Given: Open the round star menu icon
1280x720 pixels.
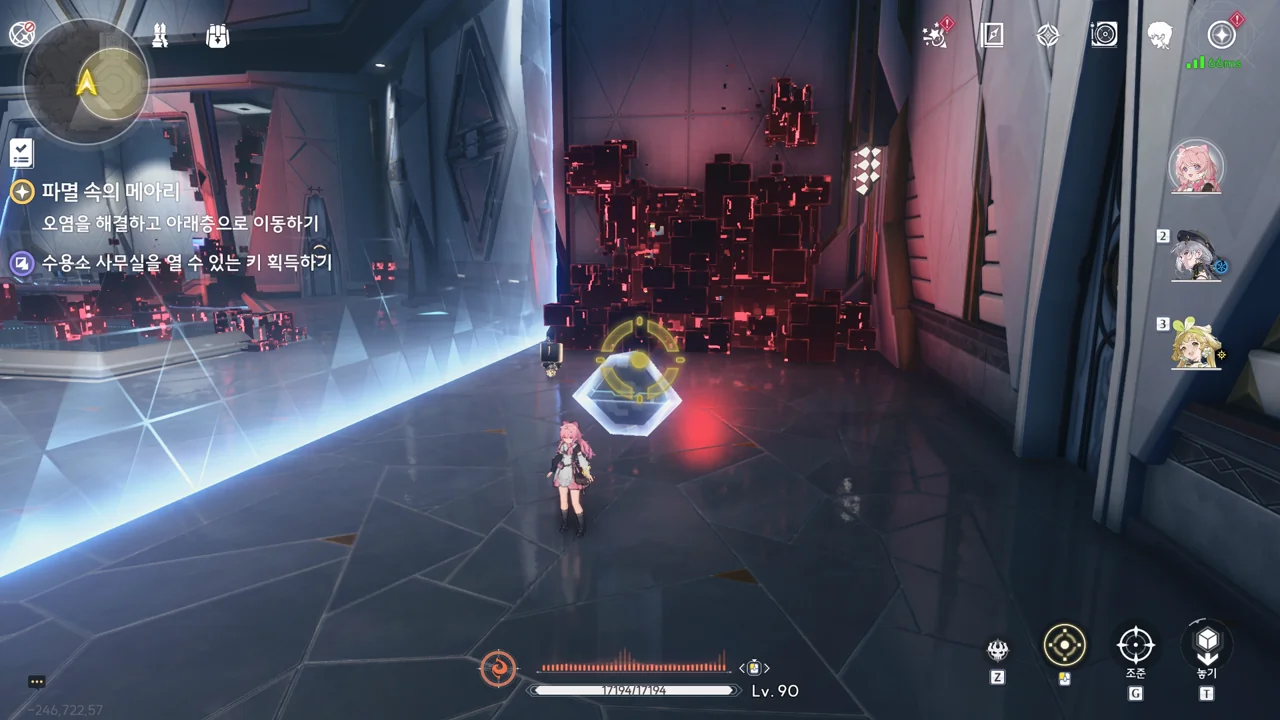Looking at the screenshot, I should 1221,36.
